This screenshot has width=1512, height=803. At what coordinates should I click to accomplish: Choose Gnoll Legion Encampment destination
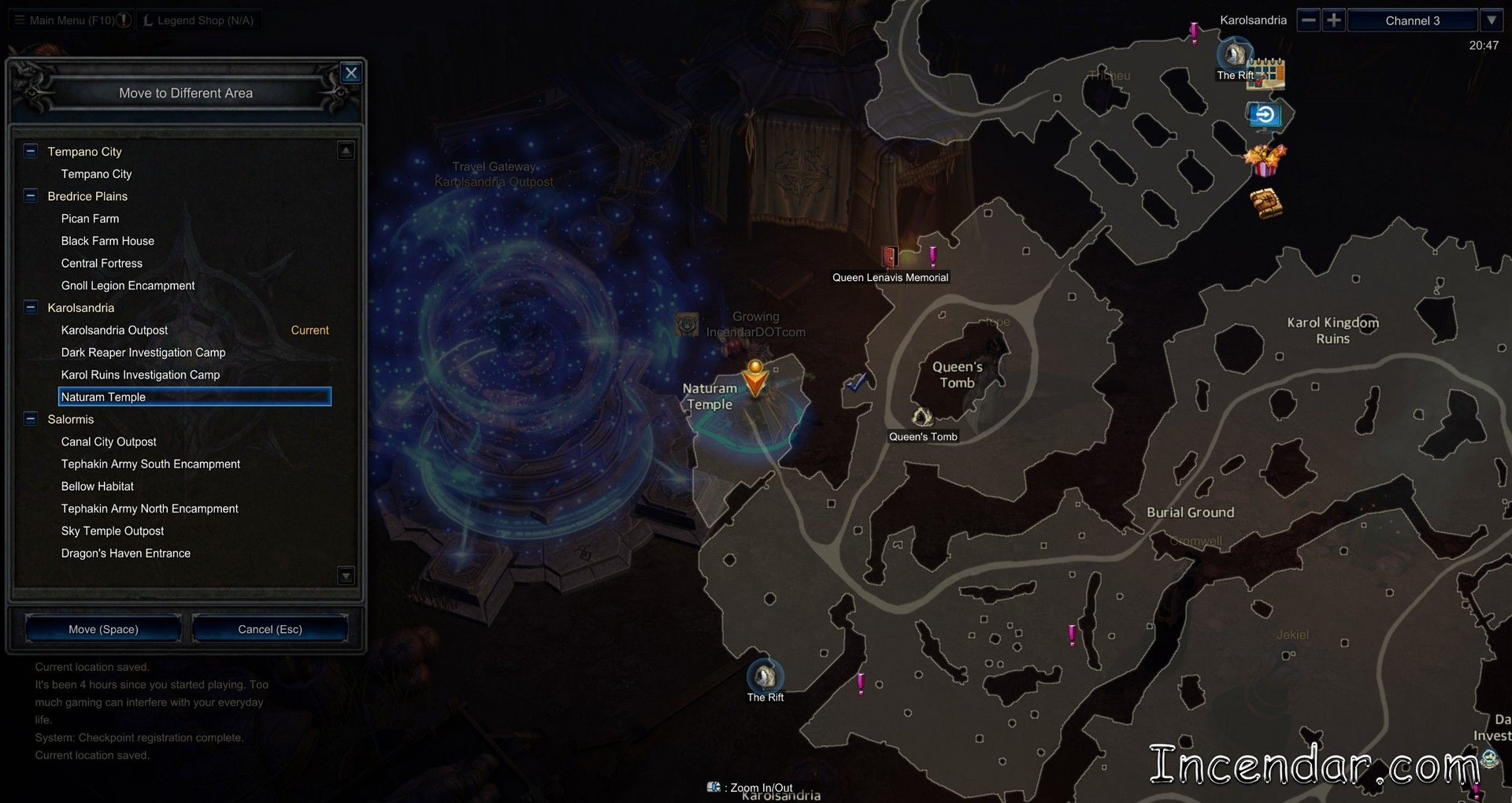pyautogui.click(x=128, y=286)
